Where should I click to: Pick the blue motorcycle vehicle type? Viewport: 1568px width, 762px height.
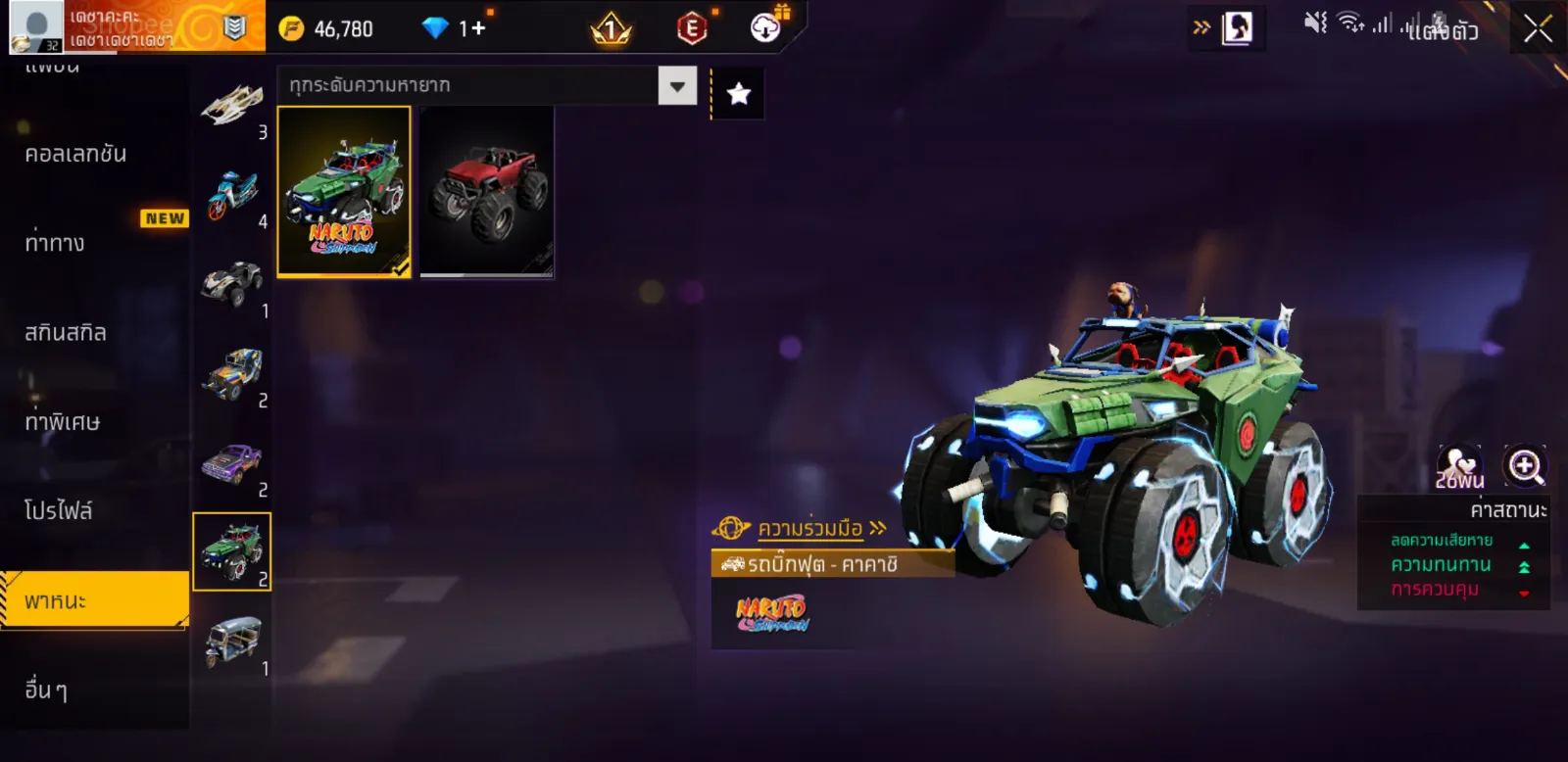tap(232, 196)
